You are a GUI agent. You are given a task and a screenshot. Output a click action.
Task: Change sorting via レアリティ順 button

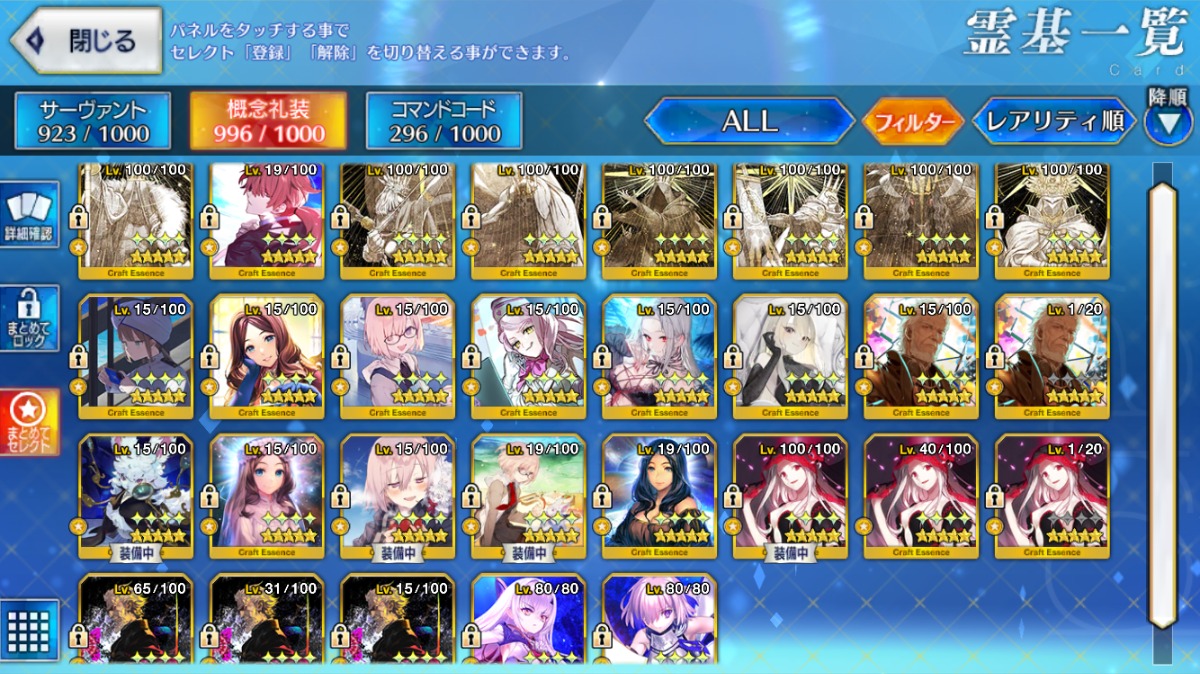(x=1054, y=122)
